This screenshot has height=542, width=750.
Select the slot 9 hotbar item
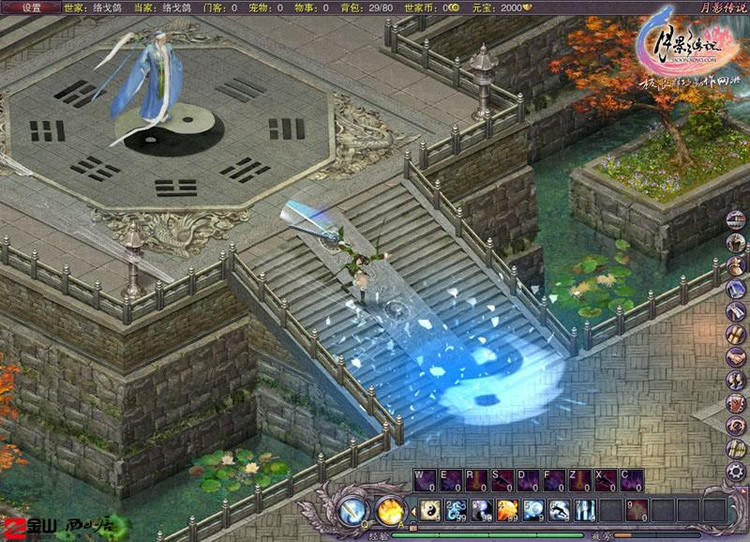point(637,510)
